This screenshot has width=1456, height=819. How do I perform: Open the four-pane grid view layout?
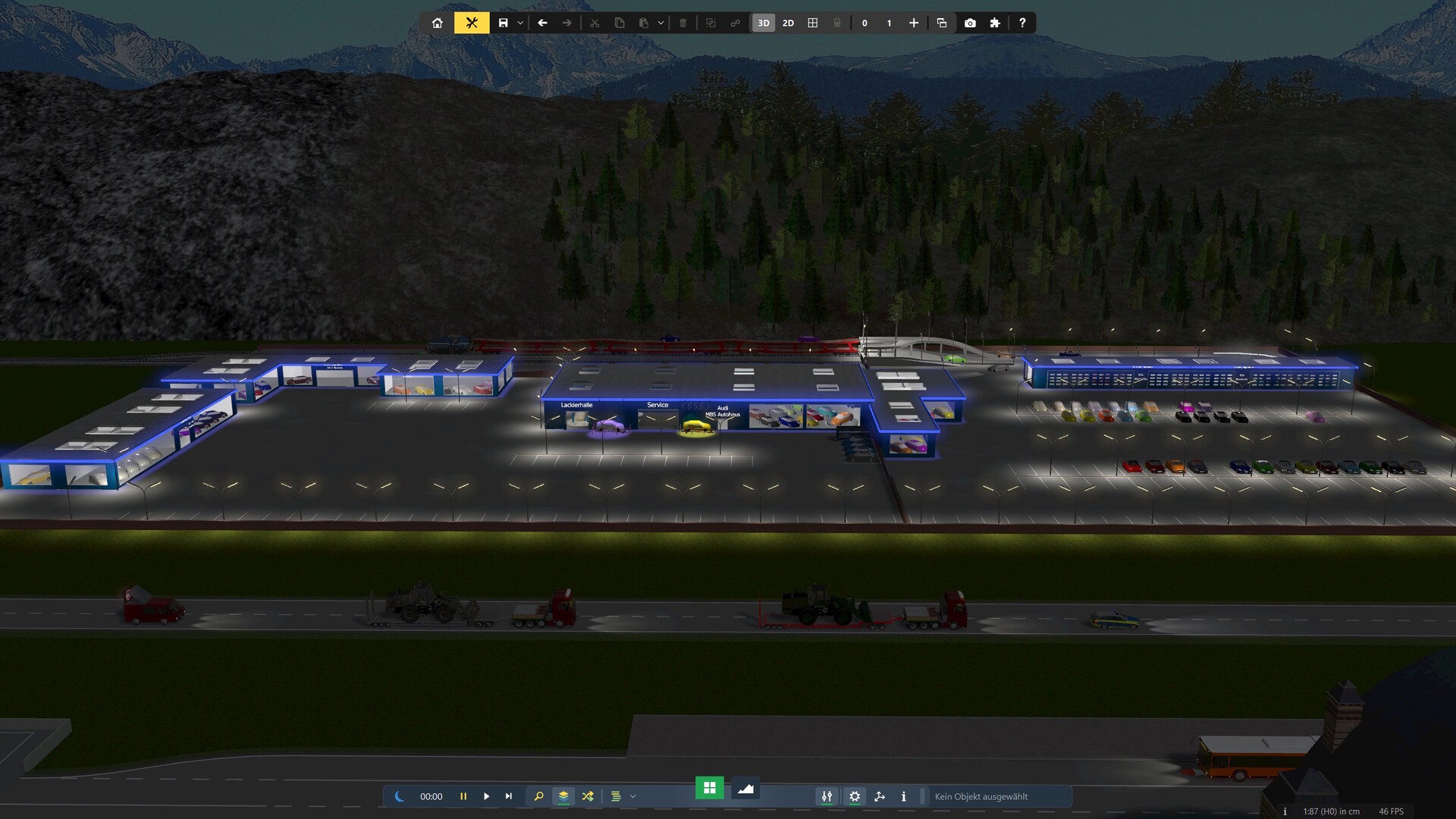click(813, 23)
